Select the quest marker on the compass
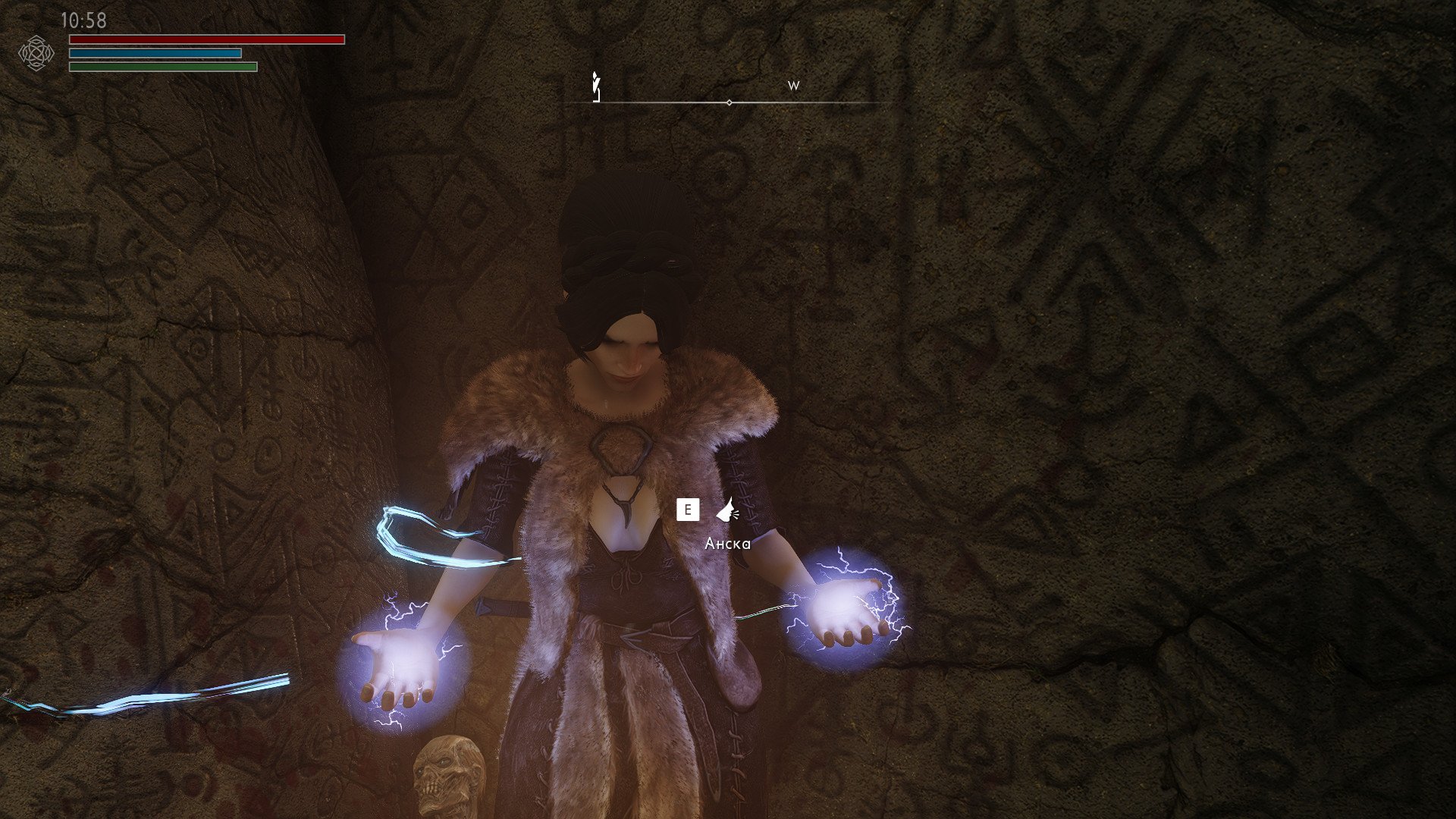 point(596,86)
